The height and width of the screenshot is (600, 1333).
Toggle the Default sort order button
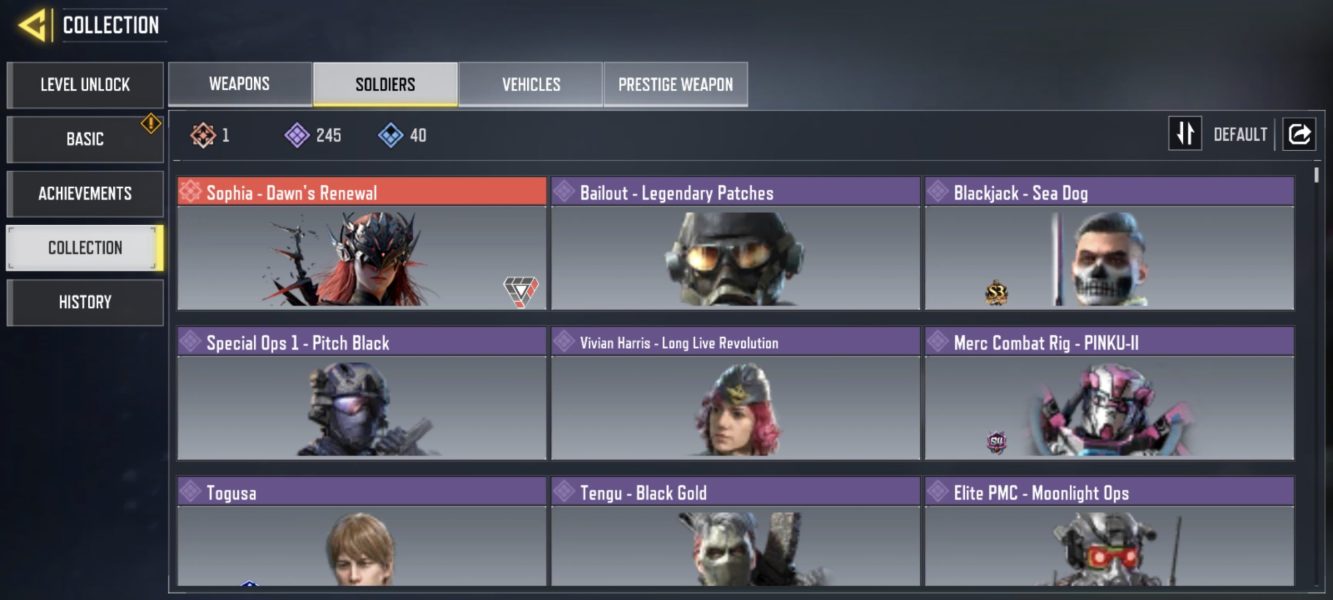click(1185, 134)
